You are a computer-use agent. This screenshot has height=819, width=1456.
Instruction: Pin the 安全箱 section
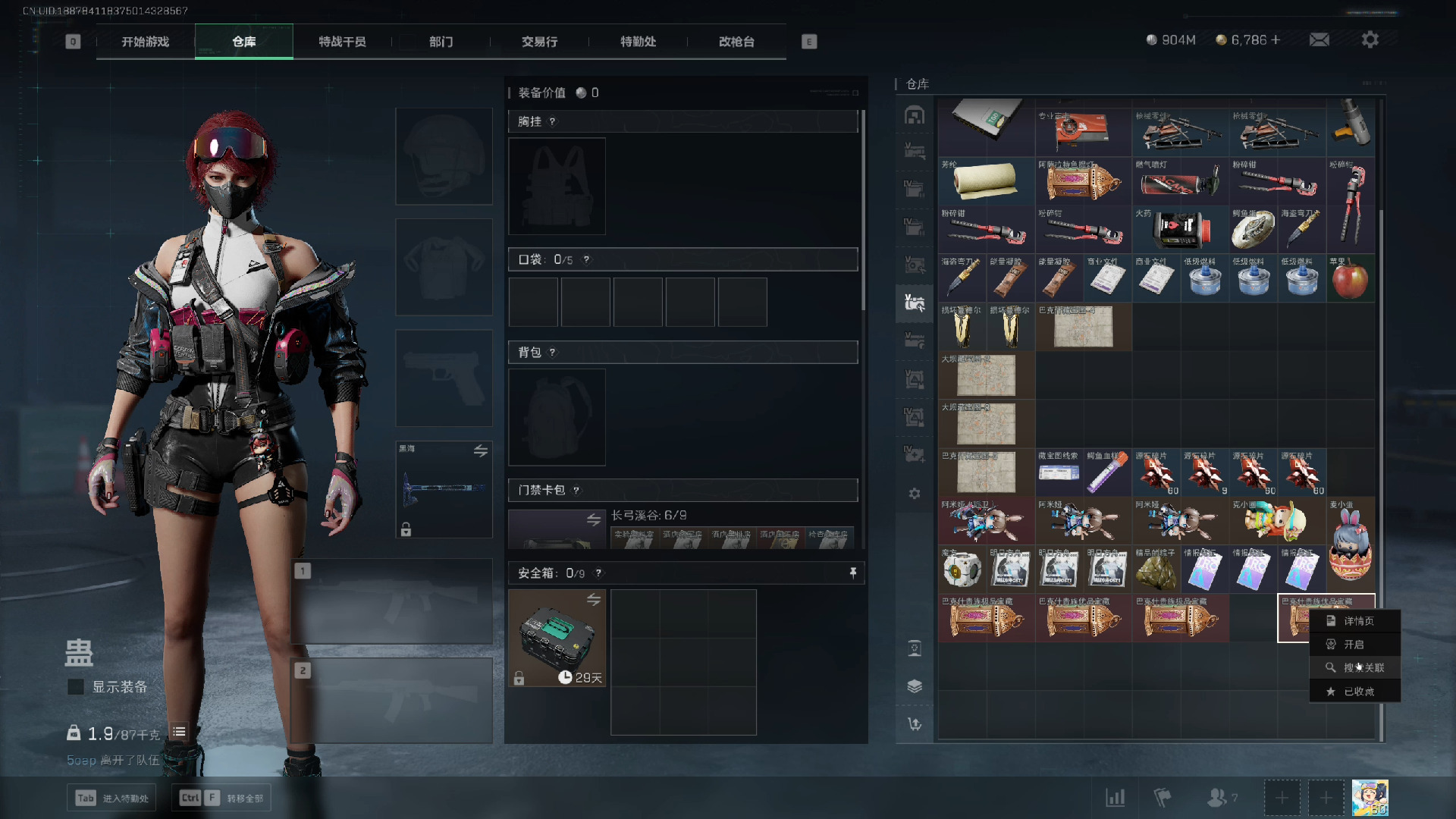pyautogui.click(x=853, y=573)
